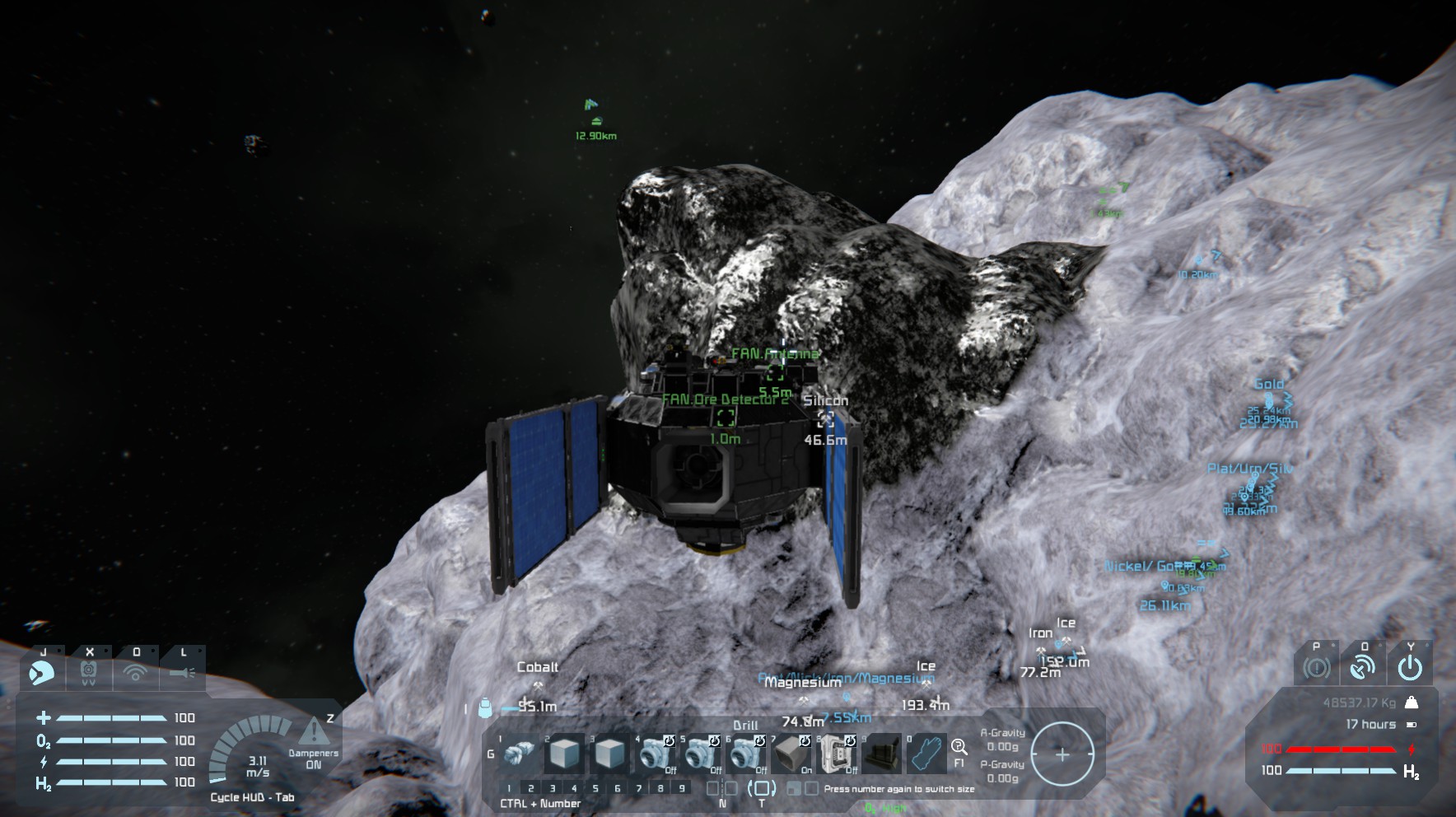Choose the glove hand slot in the hotbar
Viewport: 1456px width, 817px height.
[x=927, y=754]
